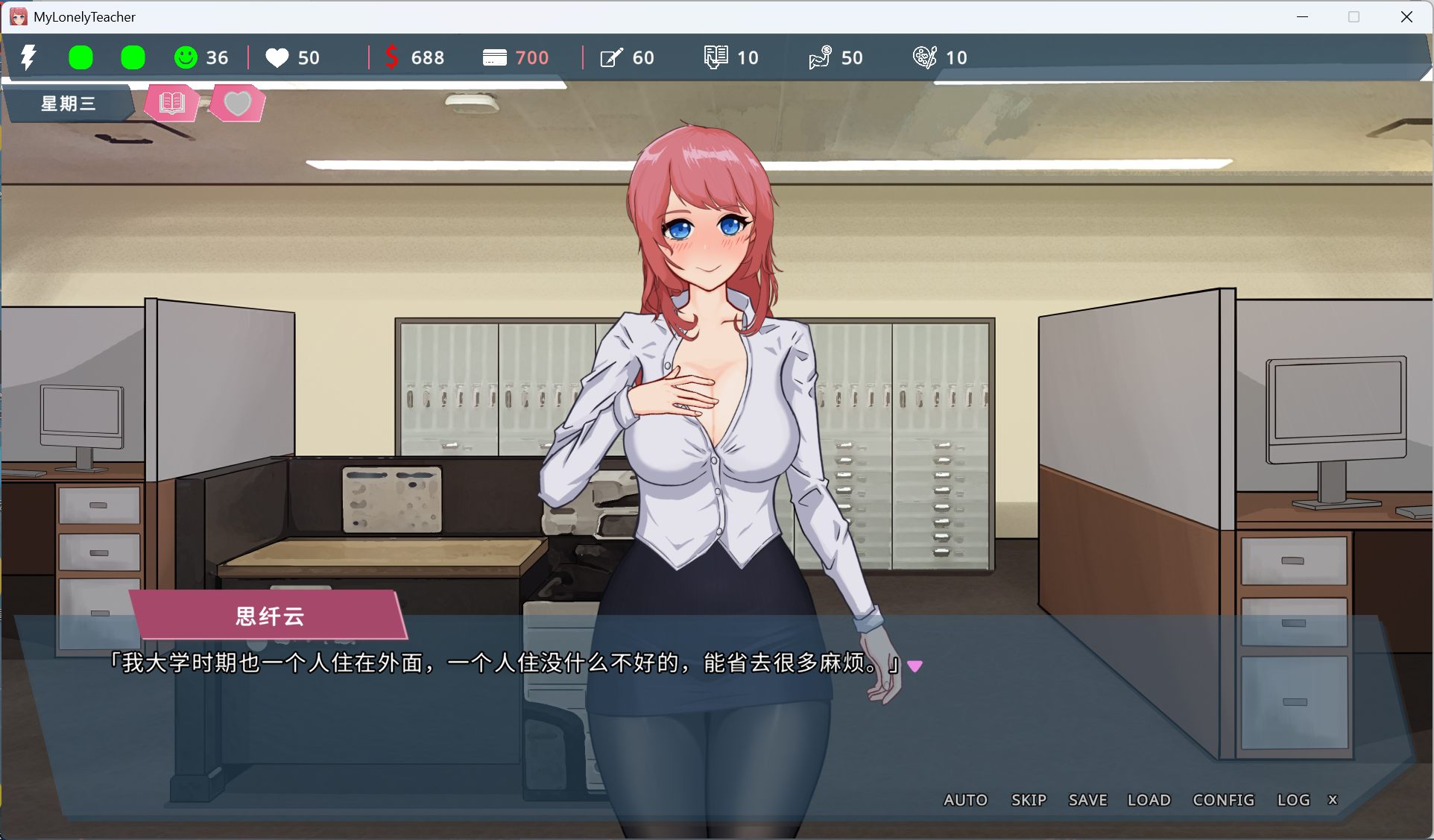Enable AUTO dialogue playback
The height and width of the screenshot is (840, 1434).
click(965, 800)
